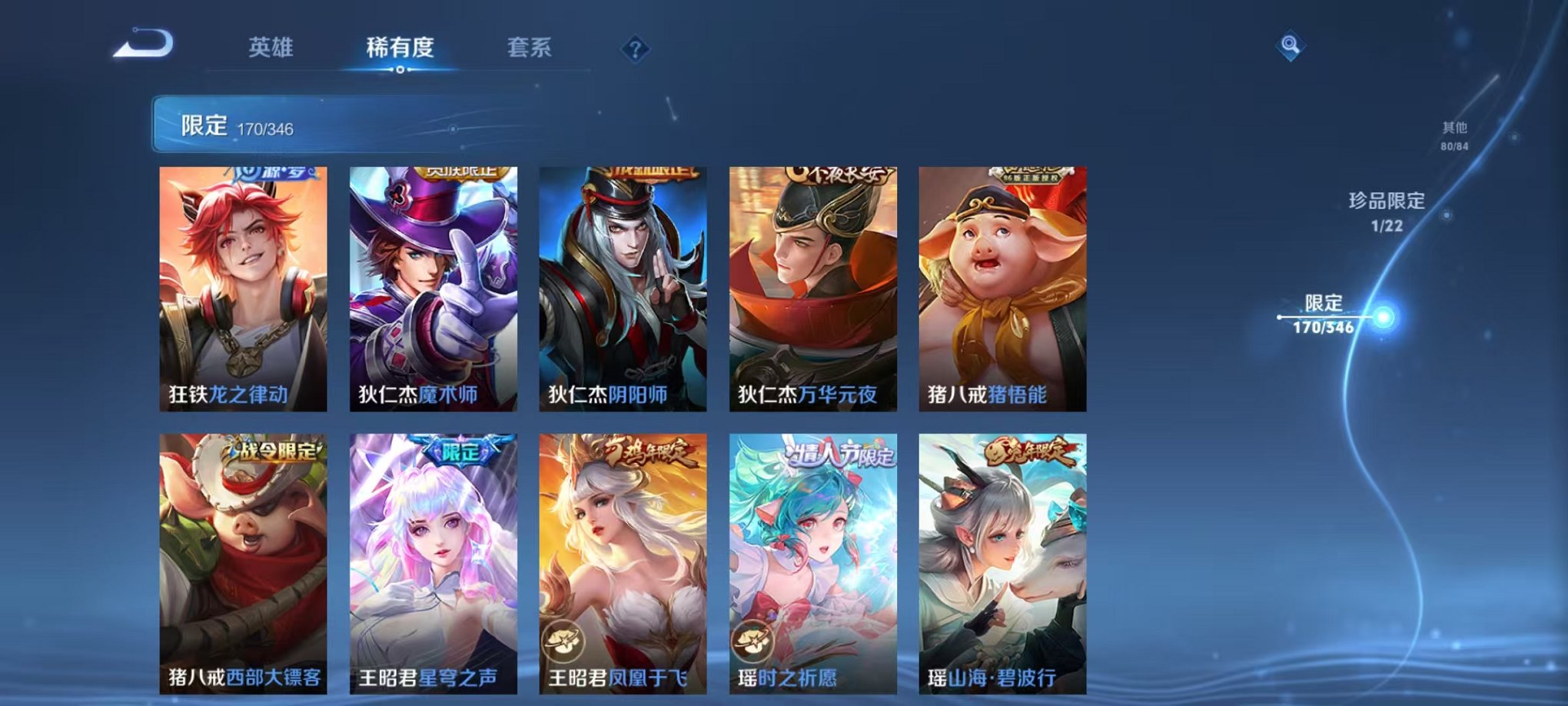Viewport: 1568px width, 706px height.
Task: Open the 其他 80/84 category on the right
Action: point(1455,135)
